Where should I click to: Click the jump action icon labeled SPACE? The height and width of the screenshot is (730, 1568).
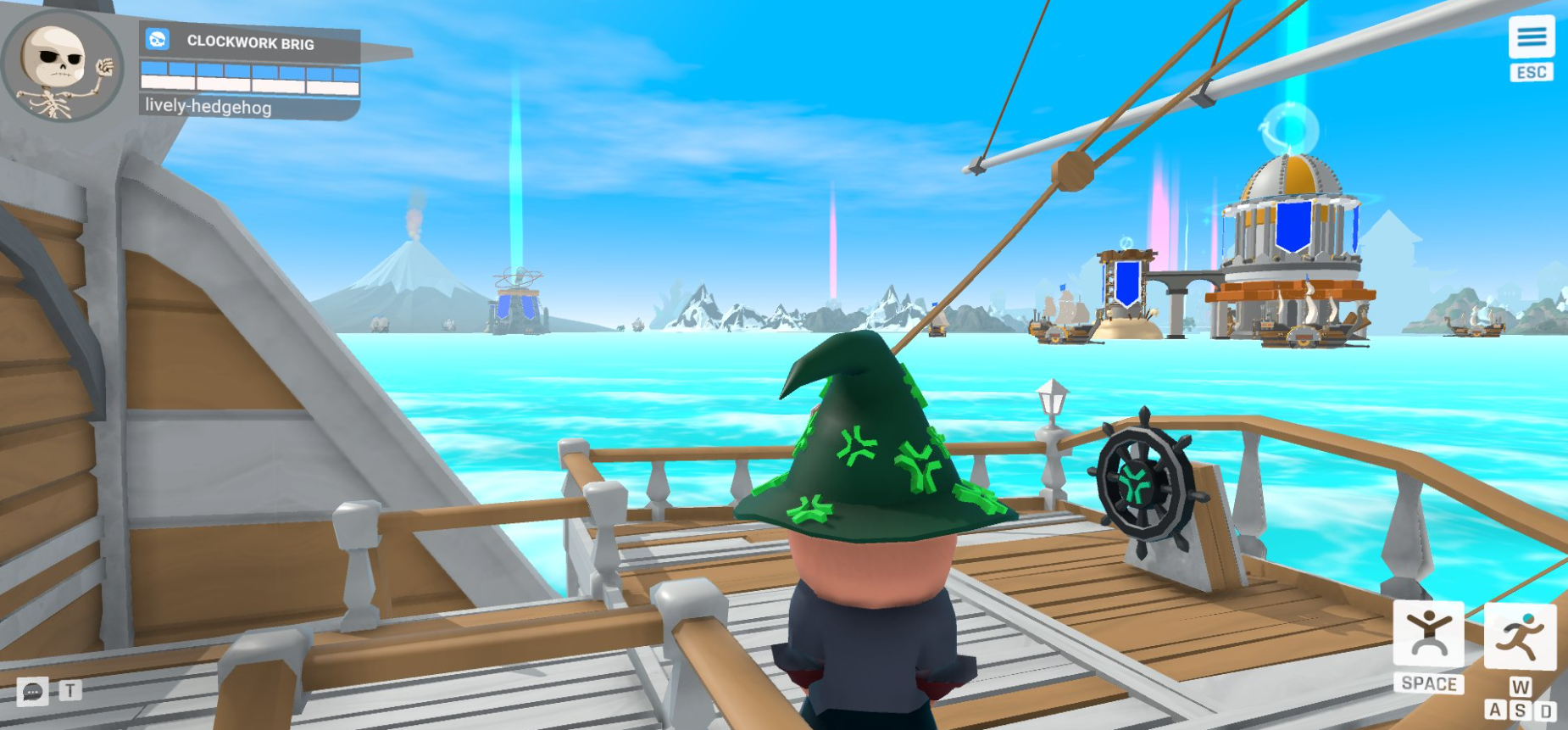tap(1429, 631)
